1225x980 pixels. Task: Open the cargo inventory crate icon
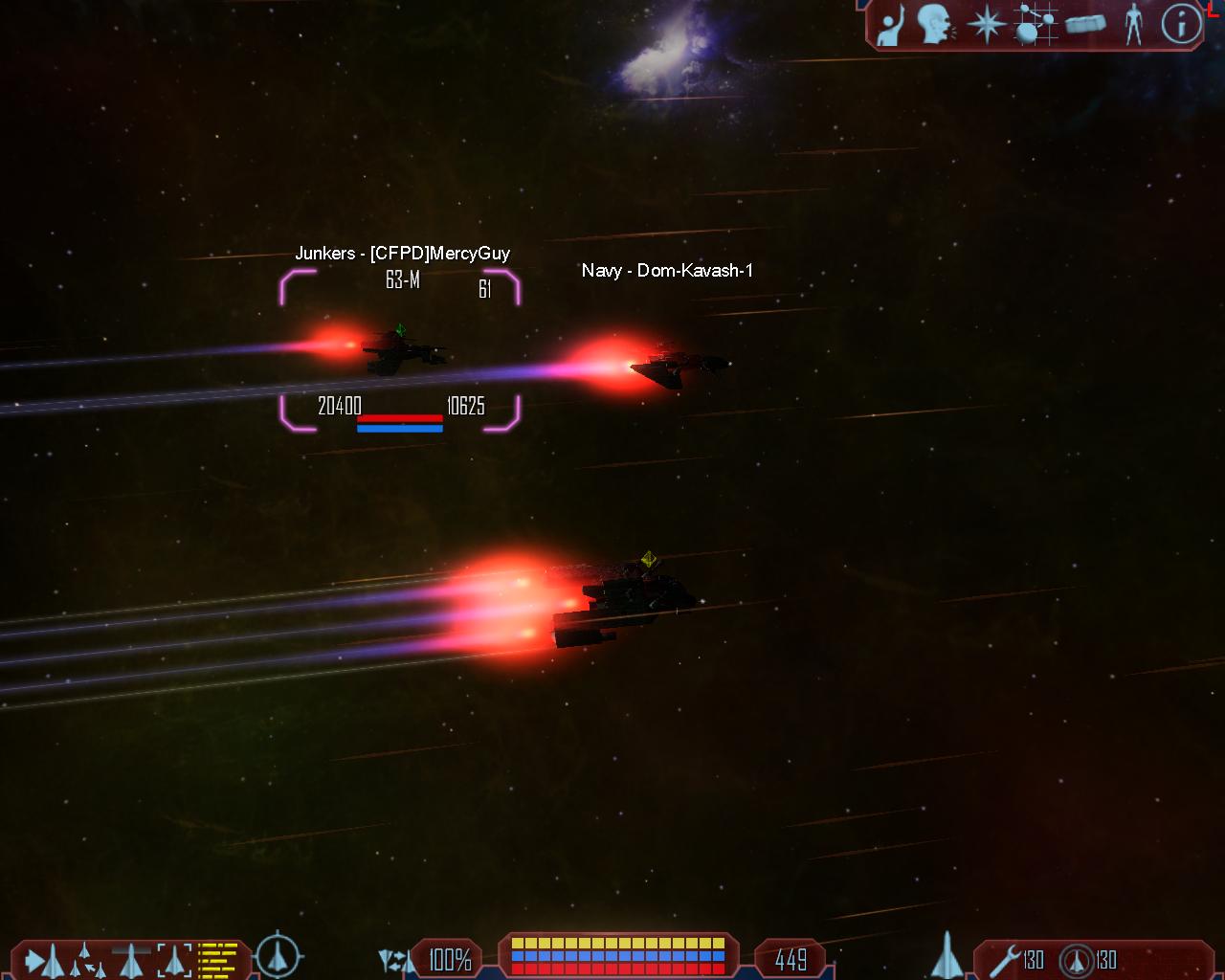[x=1085, y=25]
